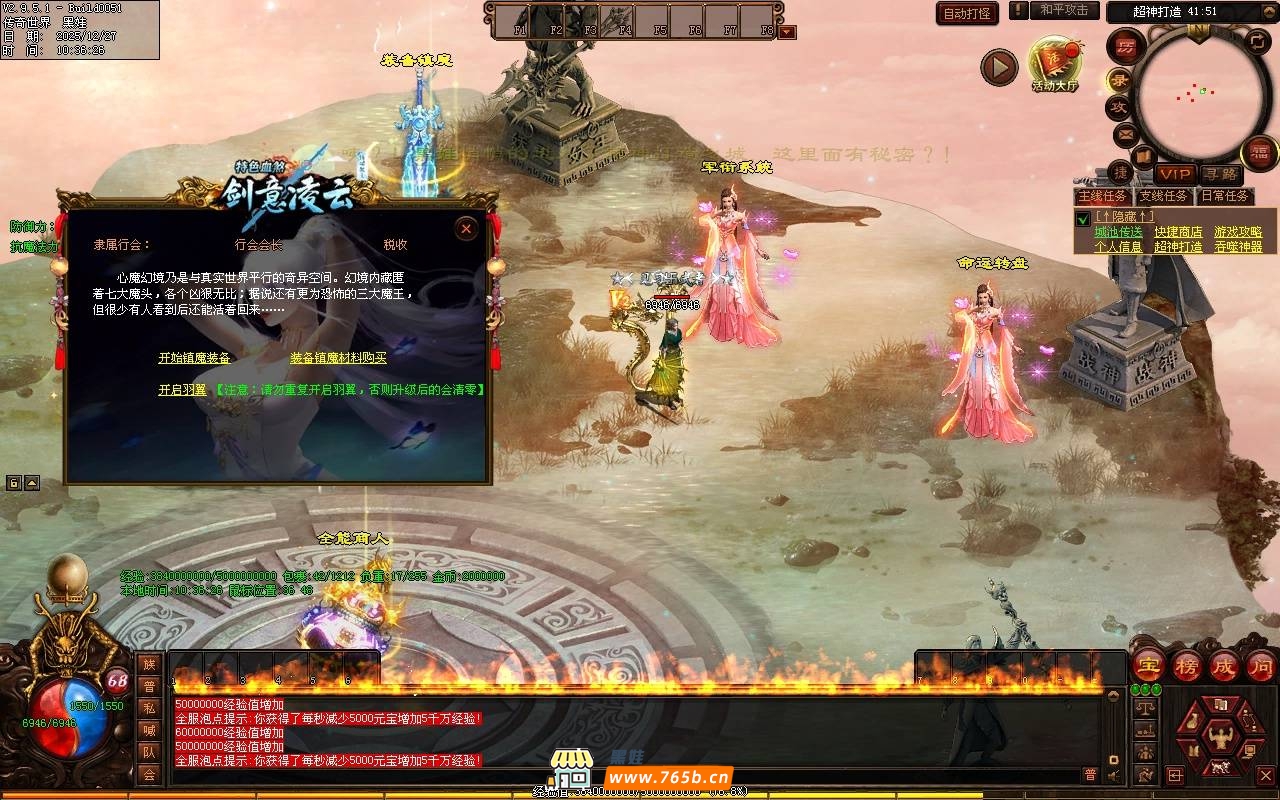Viewport: 1280px width, 800px height.
Task: Open the 城池传送 city teleport link
Action: point(1118,232)
